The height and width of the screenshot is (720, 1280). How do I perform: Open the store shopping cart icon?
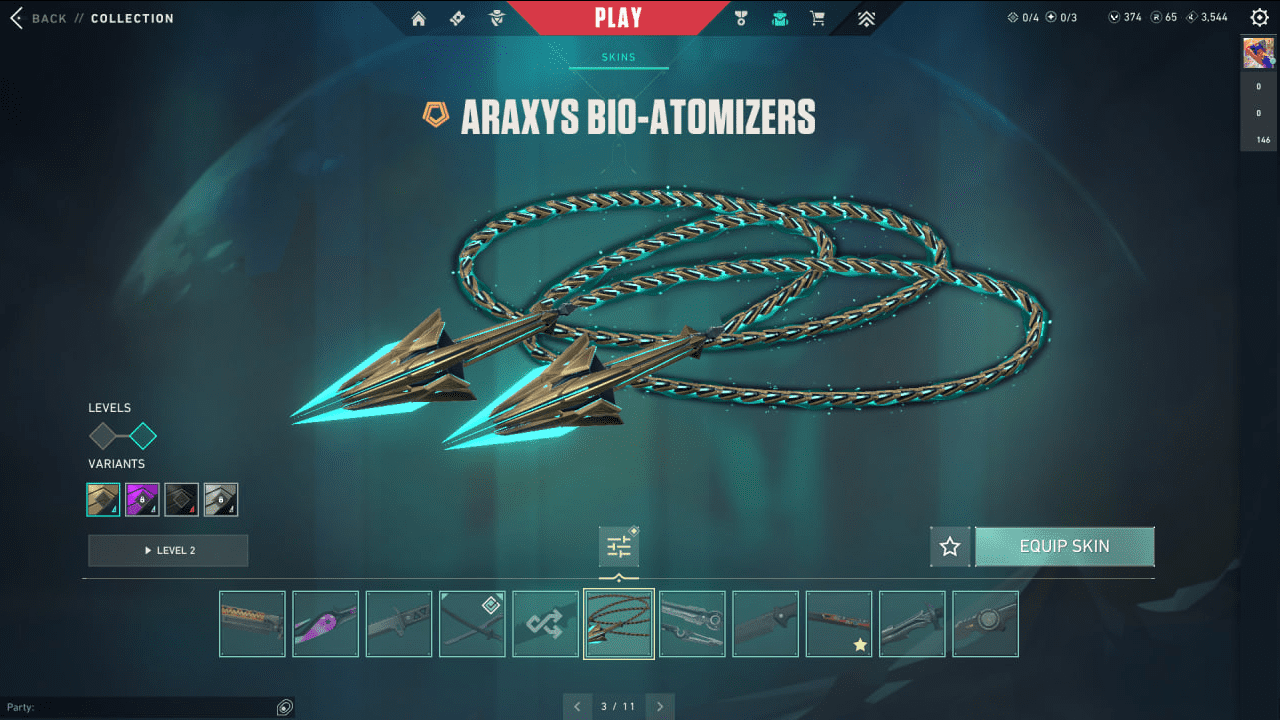click(817, 18)
